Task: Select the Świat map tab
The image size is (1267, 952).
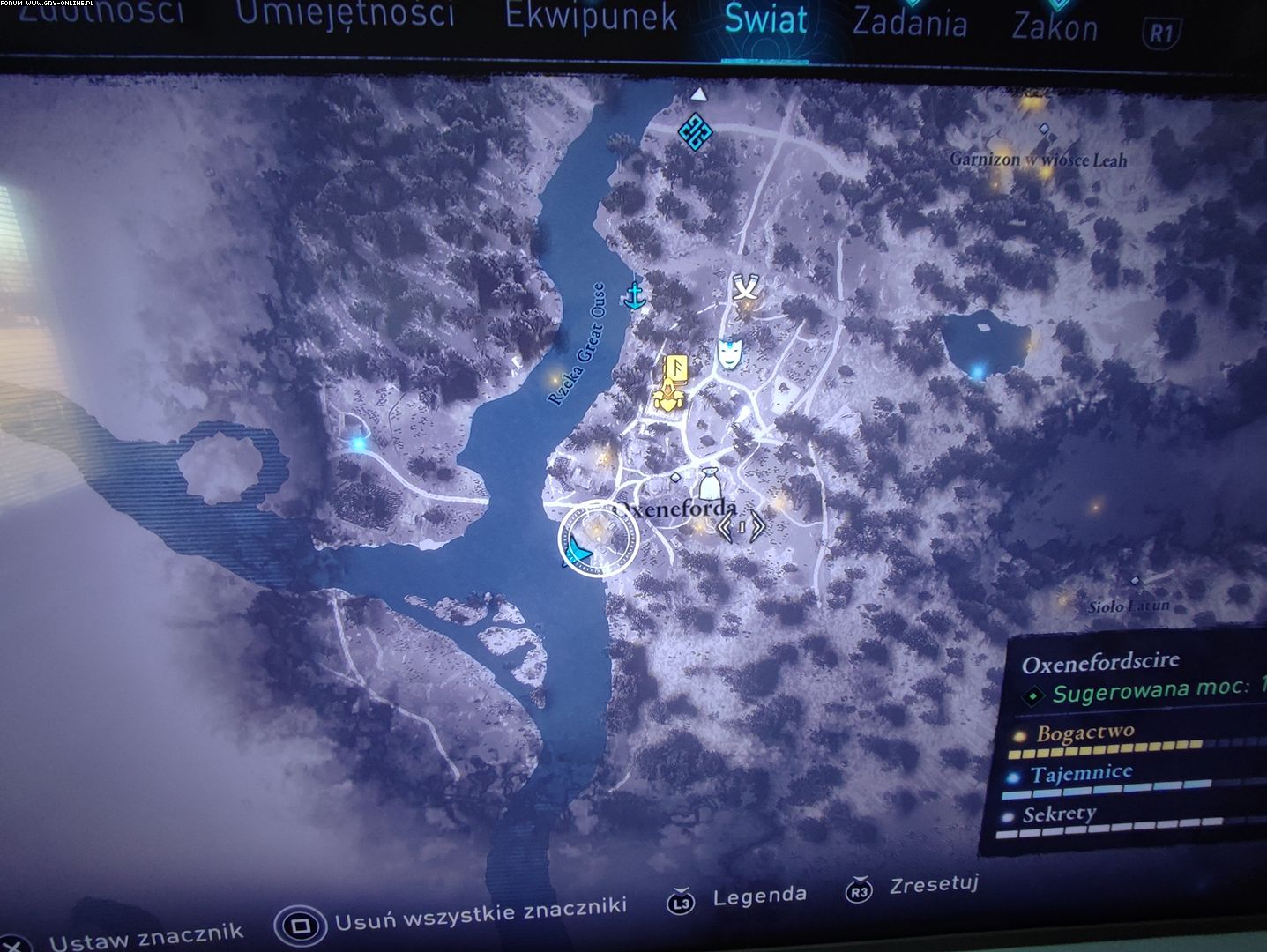Action: pyautogui.click(x=765, y=19)
